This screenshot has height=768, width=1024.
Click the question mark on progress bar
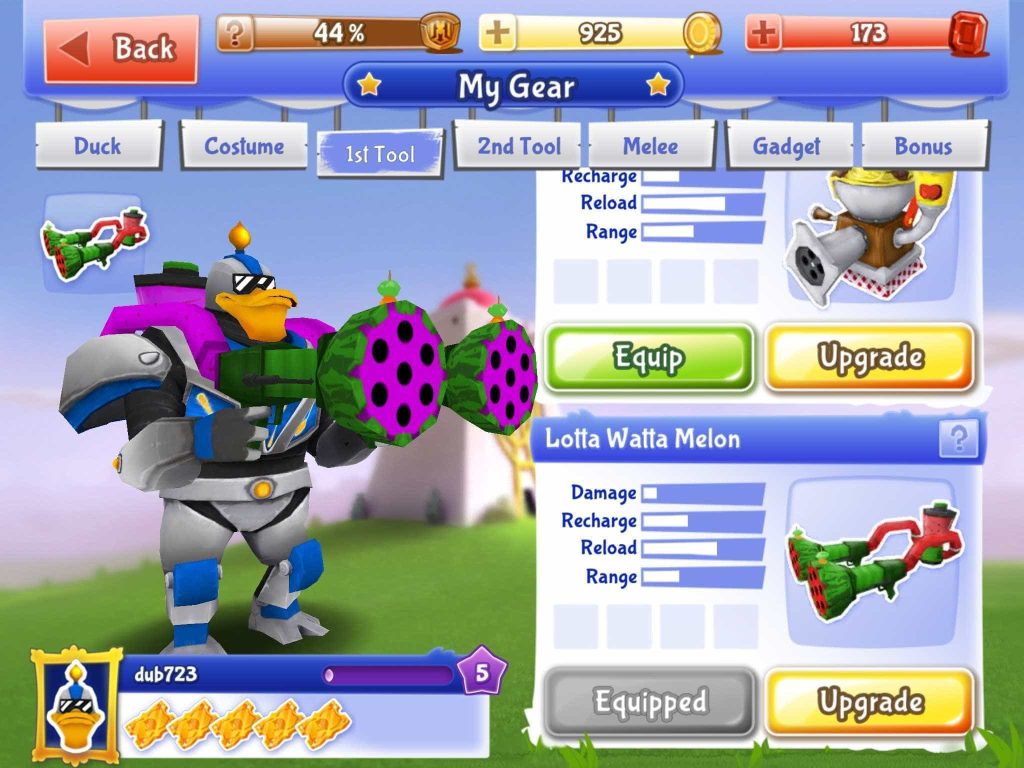pyautogui.click(x=235, y=34)
